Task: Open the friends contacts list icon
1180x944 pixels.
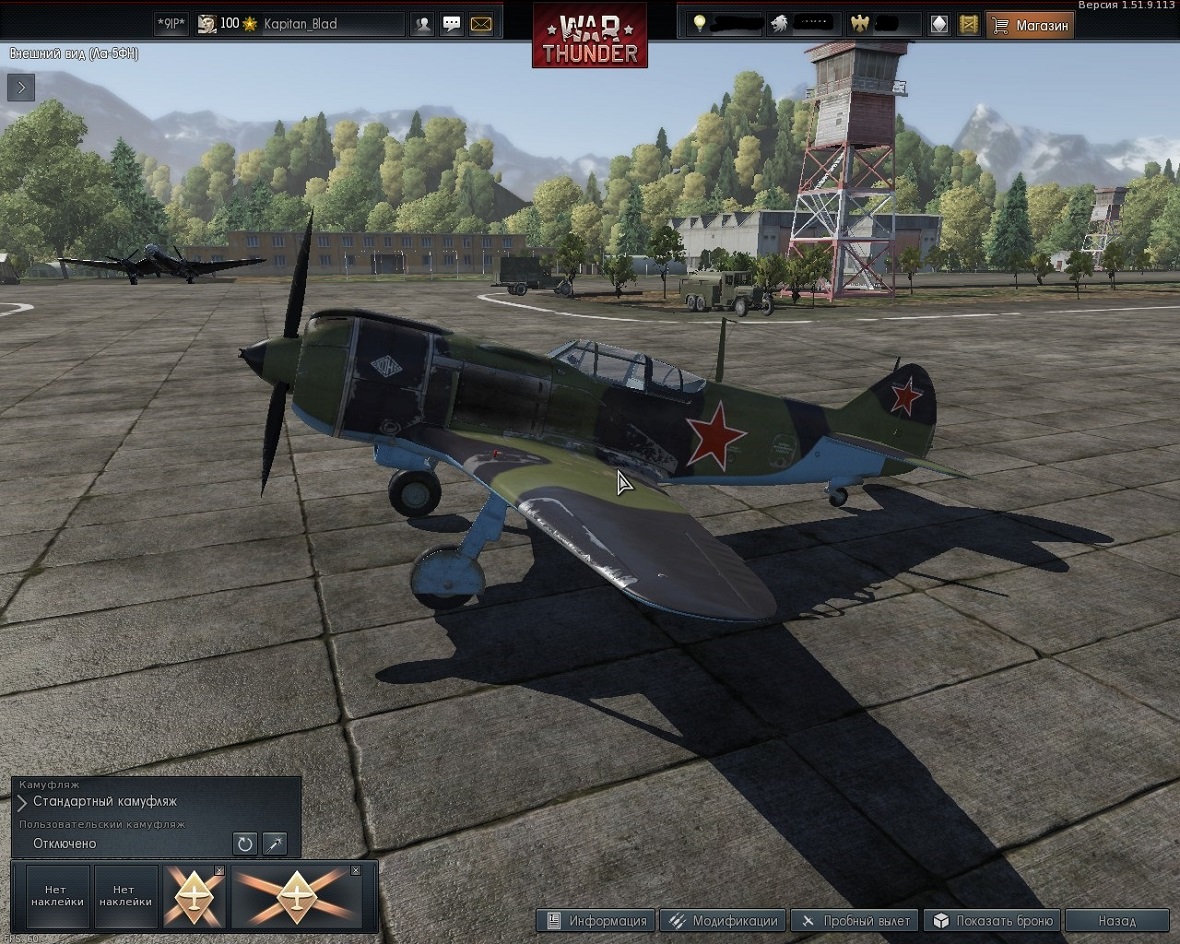Action: [423, 24]
